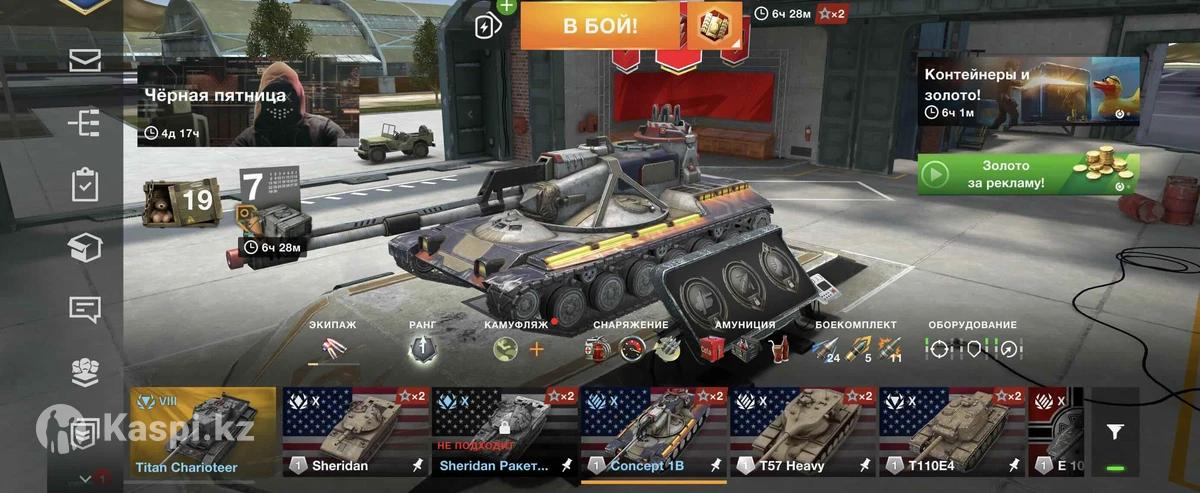Open the teddy bear crate with 19

coord(180,200)
